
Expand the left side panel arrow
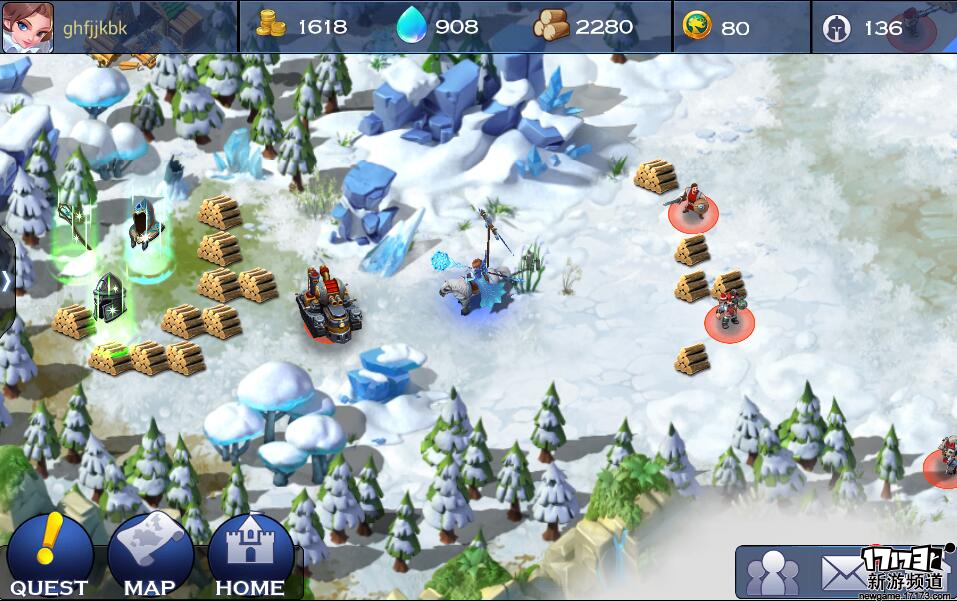(6, 281)
